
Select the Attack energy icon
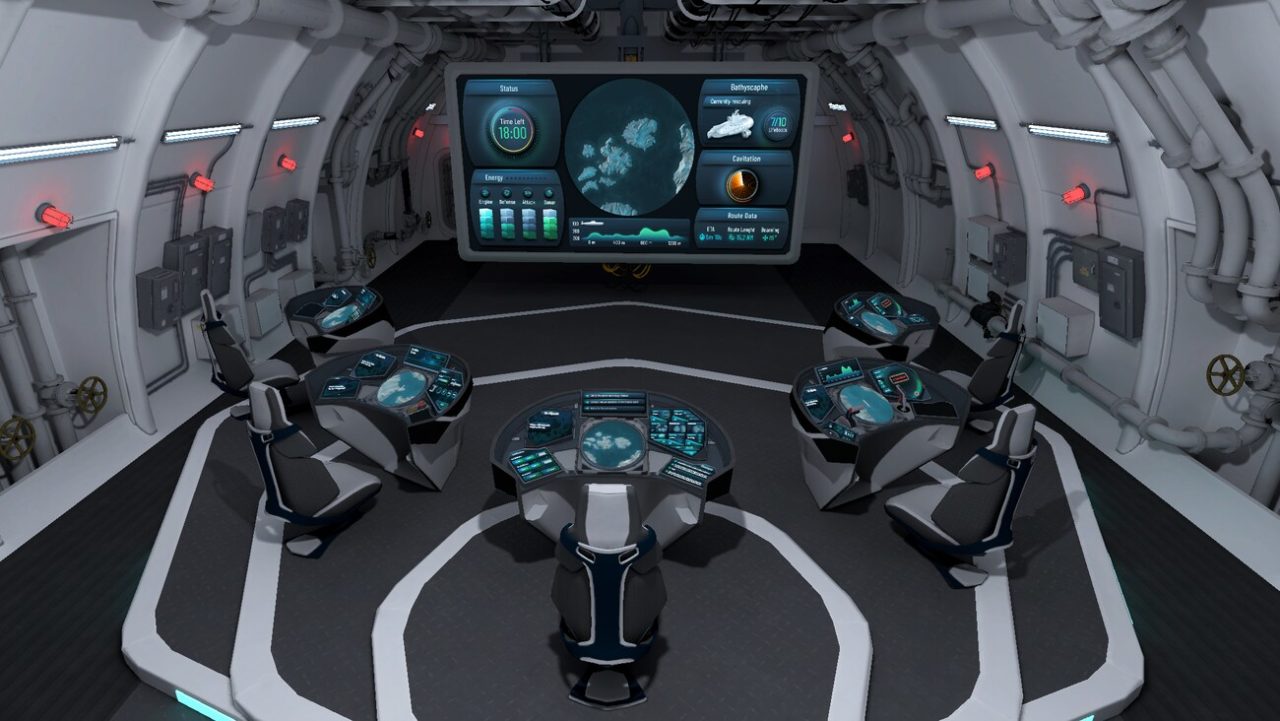(528, 193)
